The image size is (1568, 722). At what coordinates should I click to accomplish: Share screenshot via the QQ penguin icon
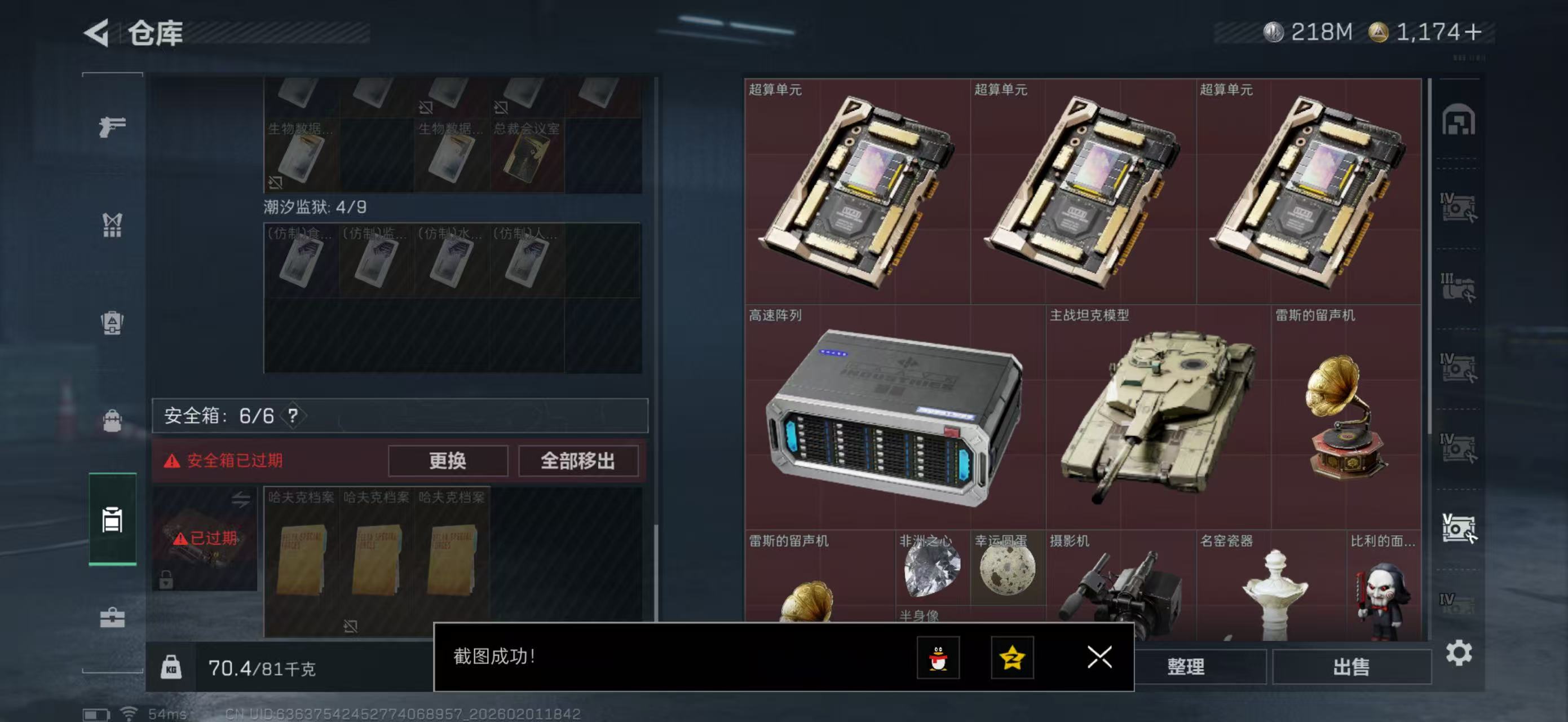click(938, 659)
